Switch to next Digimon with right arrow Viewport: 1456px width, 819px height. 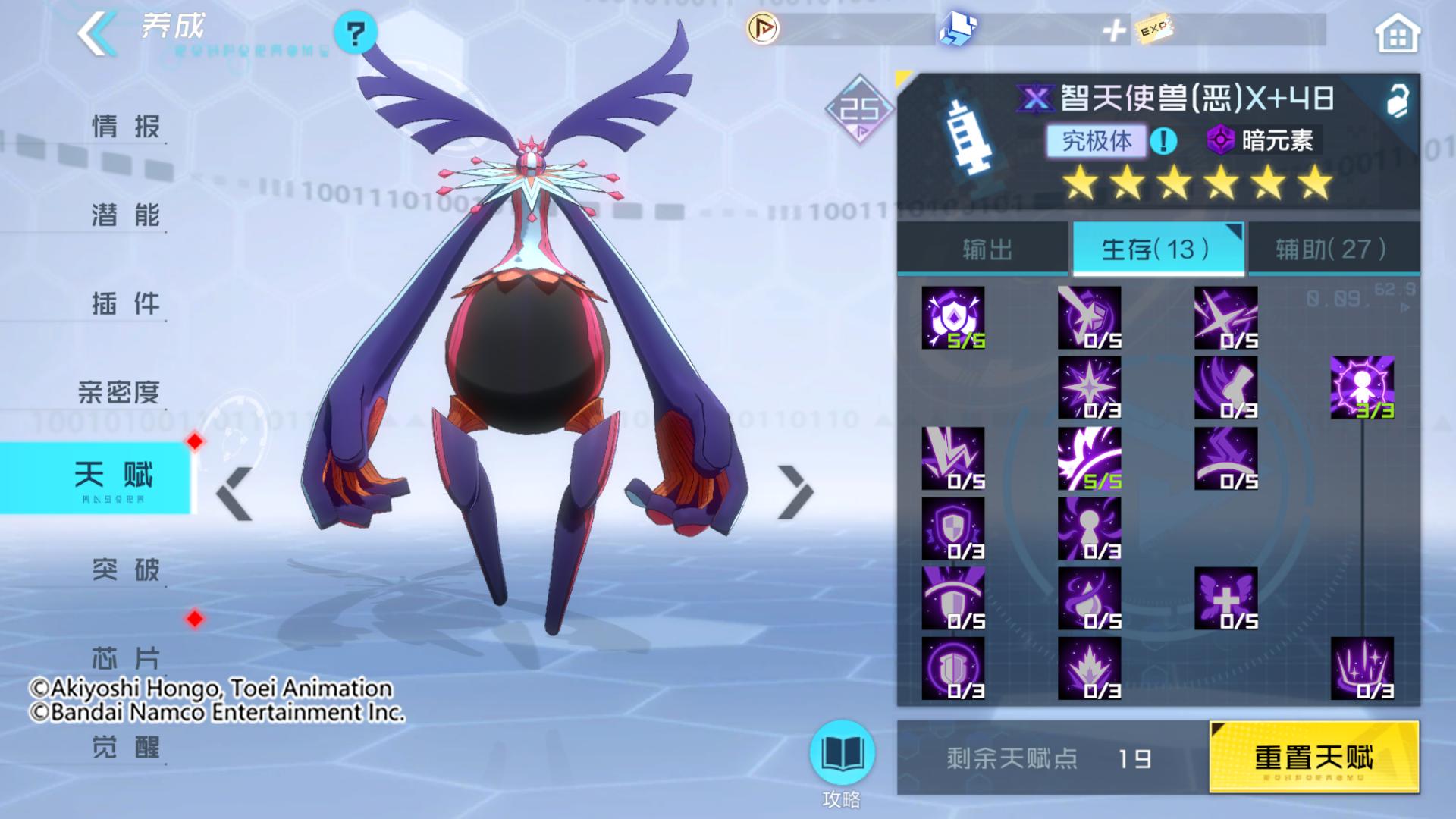(x=795, y=494)
